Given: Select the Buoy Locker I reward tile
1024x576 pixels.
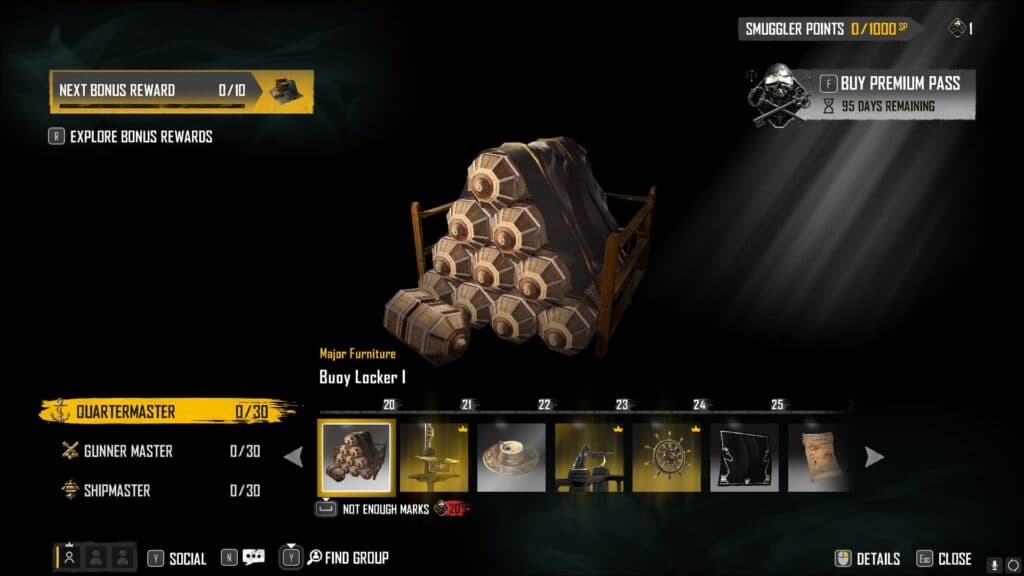Looking at the screenshot, I should coord(356,456).
